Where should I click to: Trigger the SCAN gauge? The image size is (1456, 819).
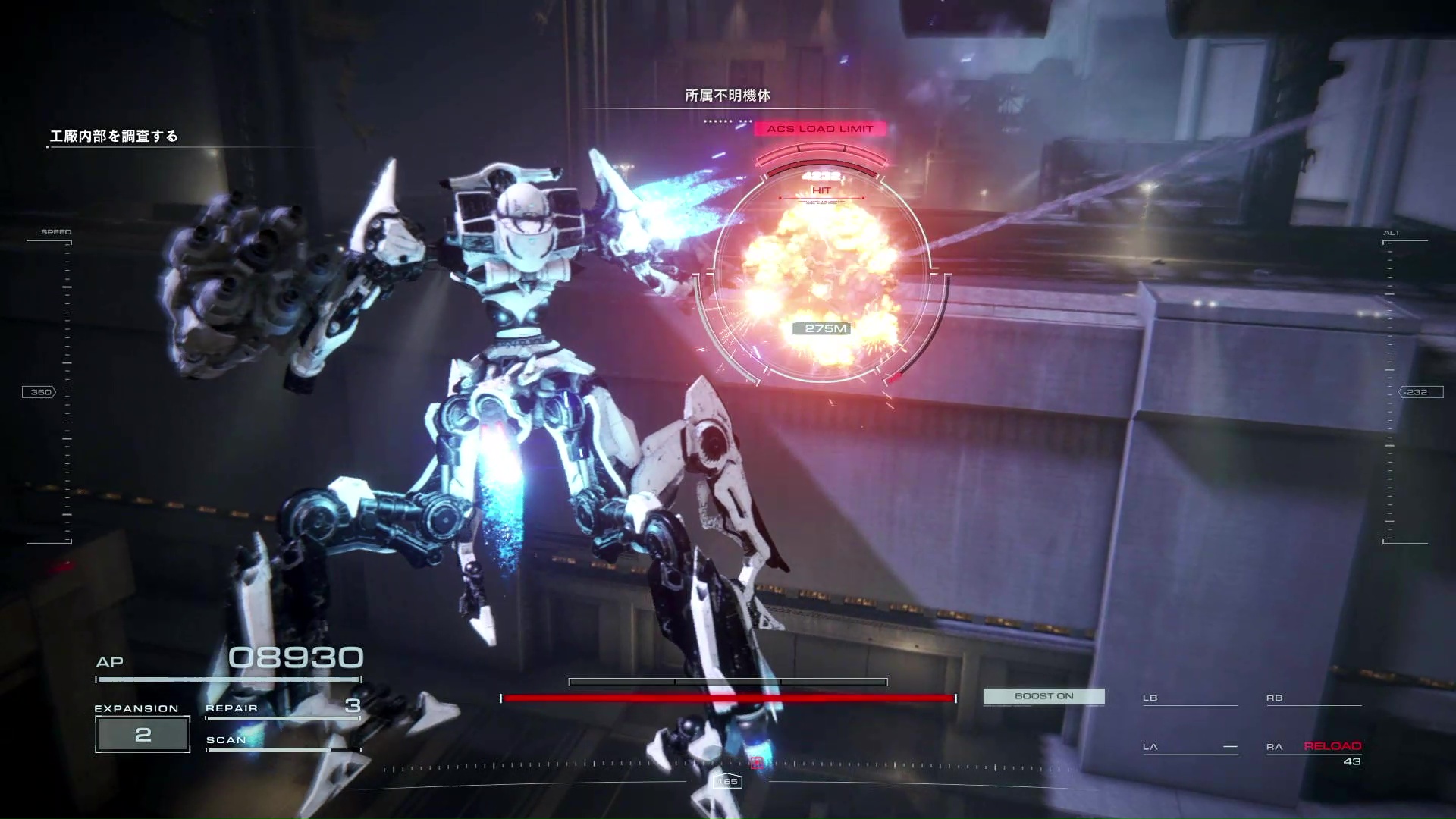(282, 742)
